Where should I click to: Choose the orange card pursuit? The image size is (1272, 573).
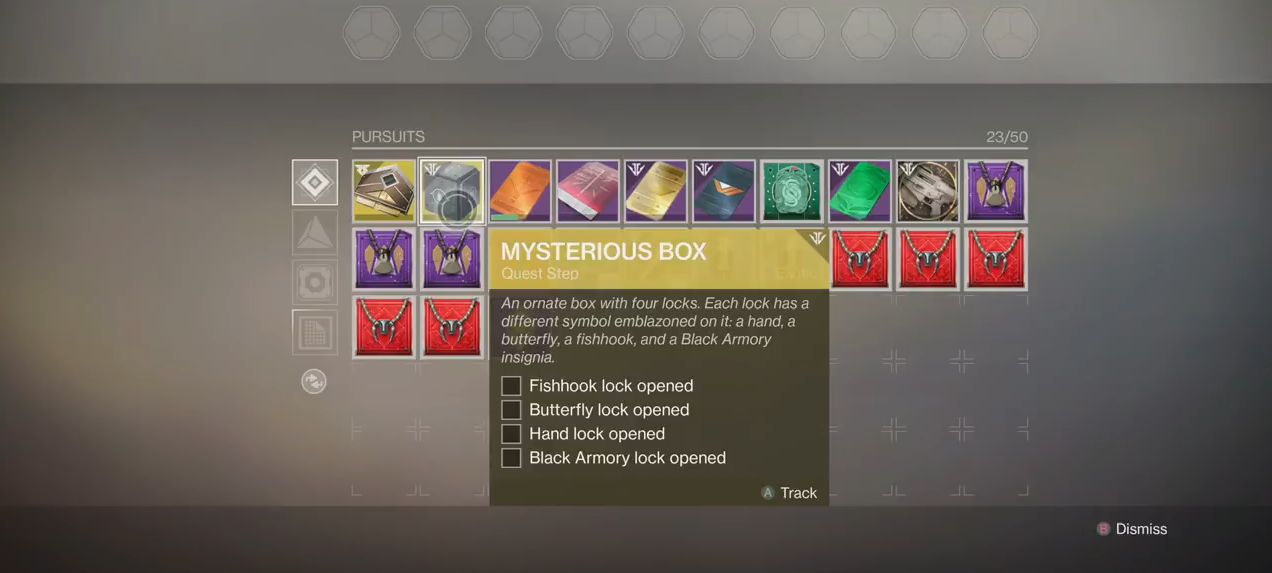pos(520,190)
